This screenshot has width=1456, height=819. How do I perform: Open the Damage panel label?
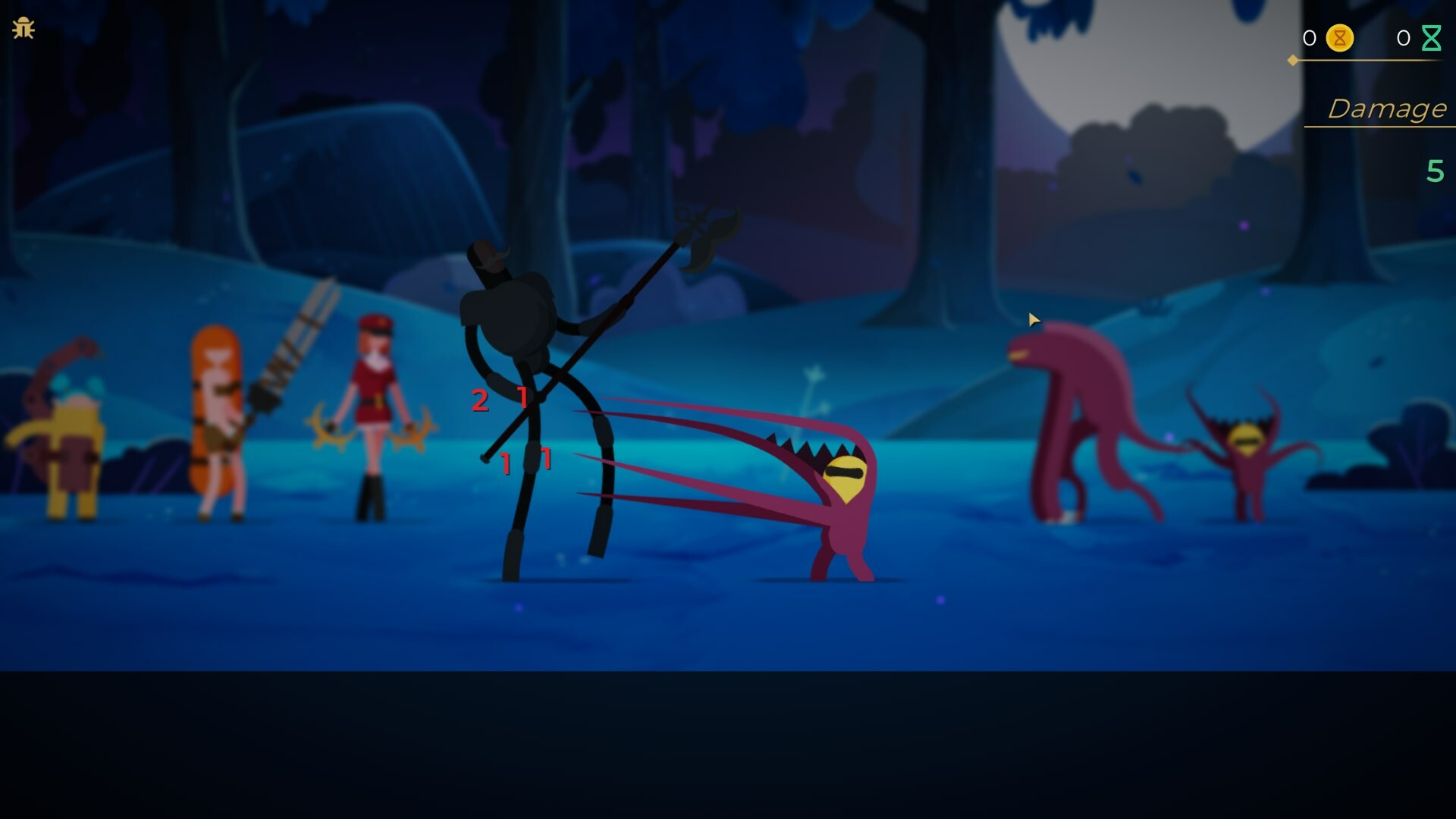[x=1389, y=108]
